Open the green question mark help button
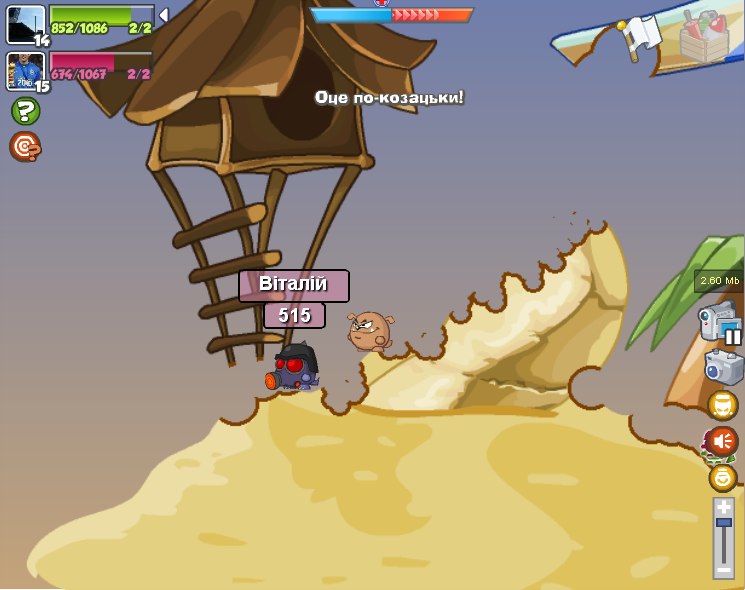The width and height of the screenshot is (745, 590). click(x=25, y=111)
